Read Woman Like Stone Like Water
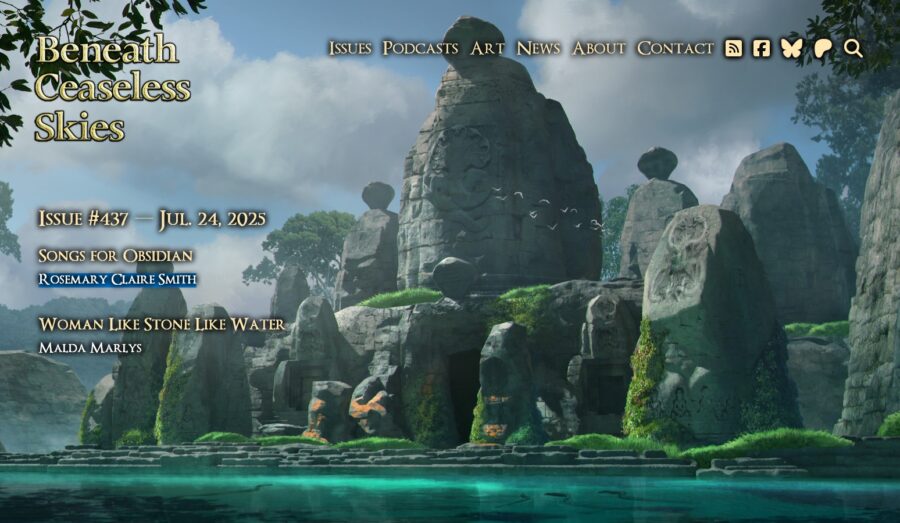 point(161,325)
